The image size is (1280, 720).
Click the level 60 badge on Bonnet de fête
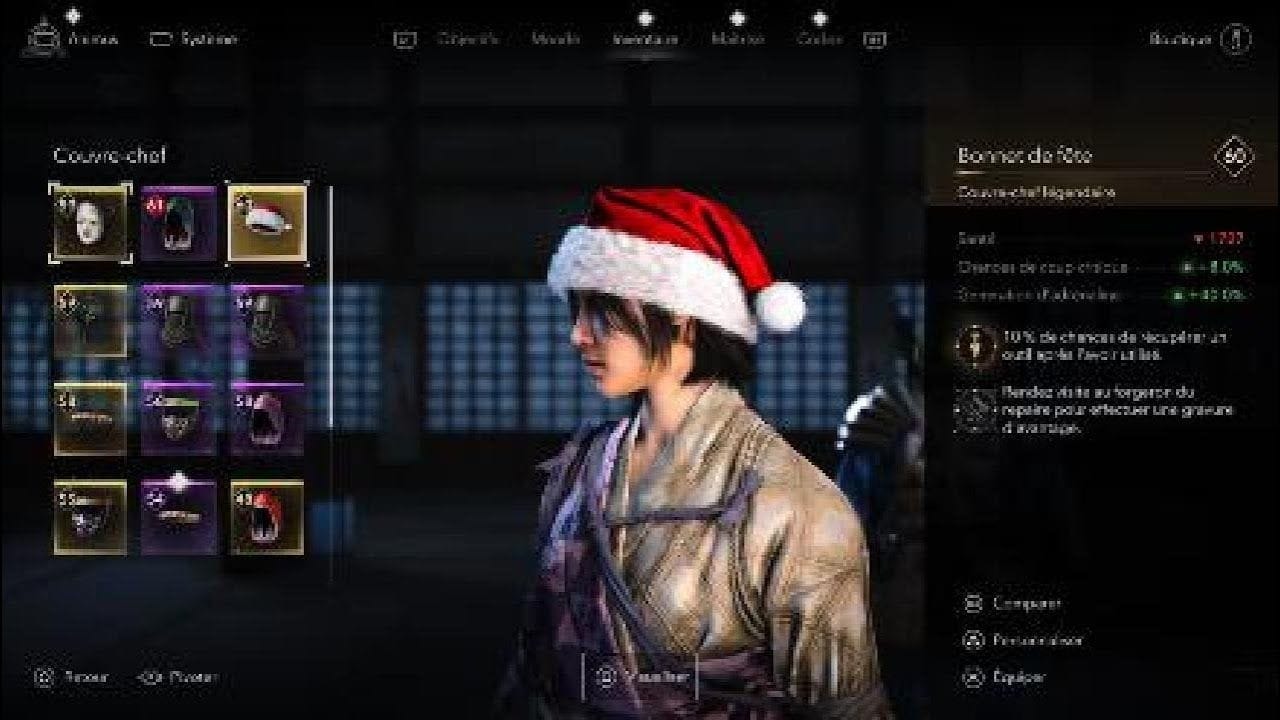click(x=1231, y=156)
